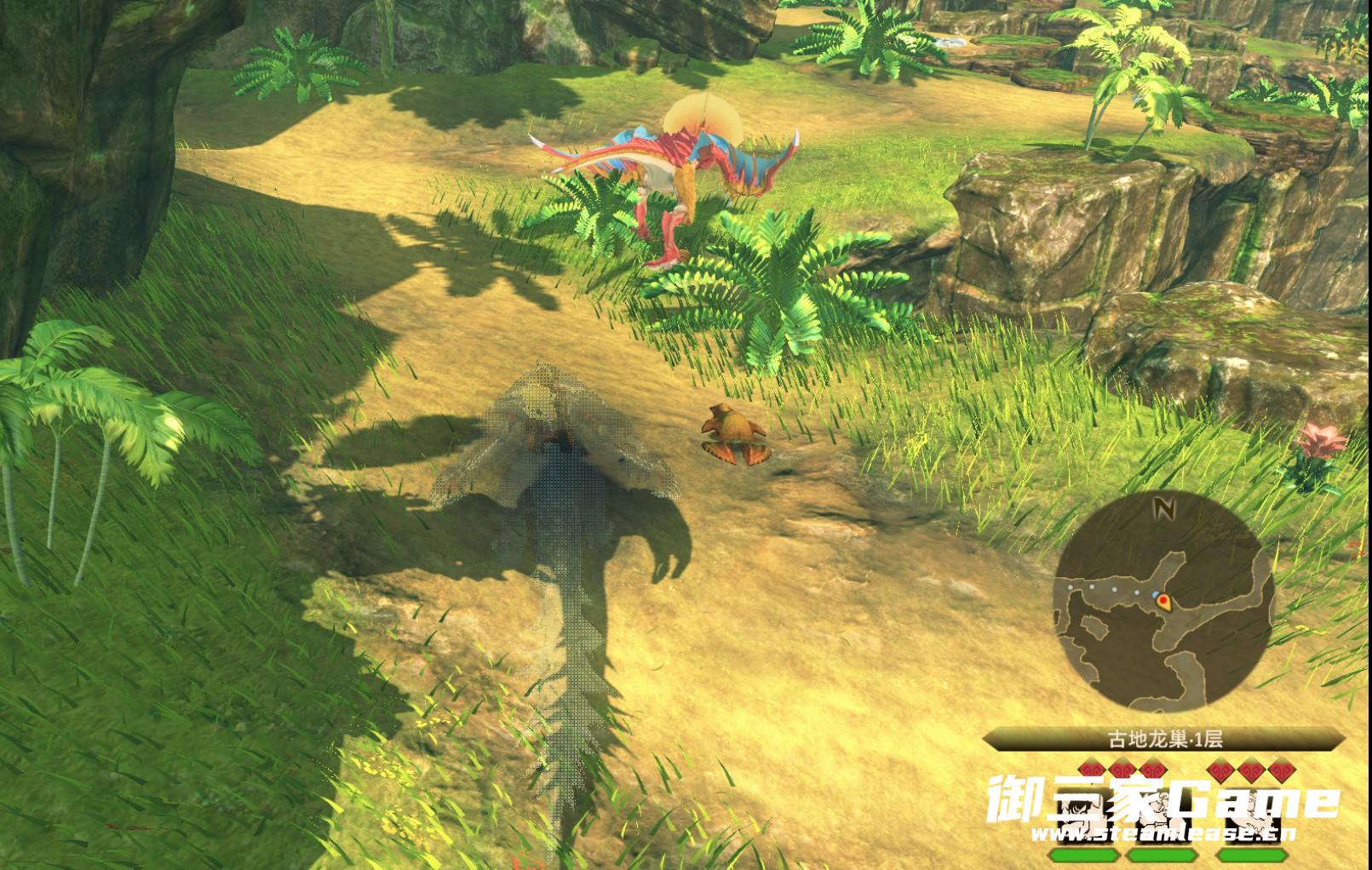The height and width of the screenshot is (870, 1372).
Task: Click the 古地龙巢·1层 location banner
Action: [x=1164, y=739]
